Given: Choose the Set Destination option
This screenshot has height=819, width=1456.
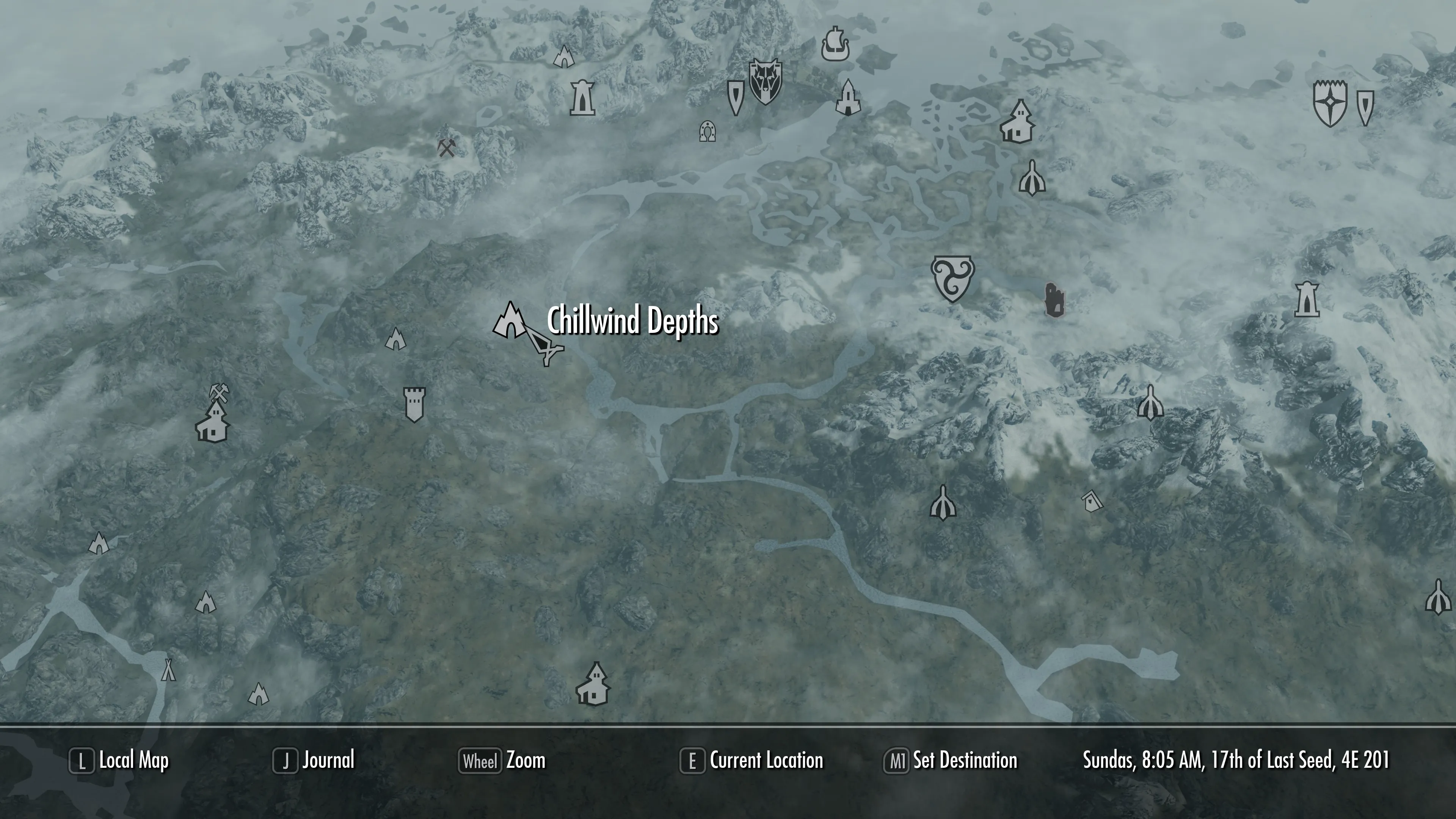Looking at the screenshot, I should click(951, 761).
